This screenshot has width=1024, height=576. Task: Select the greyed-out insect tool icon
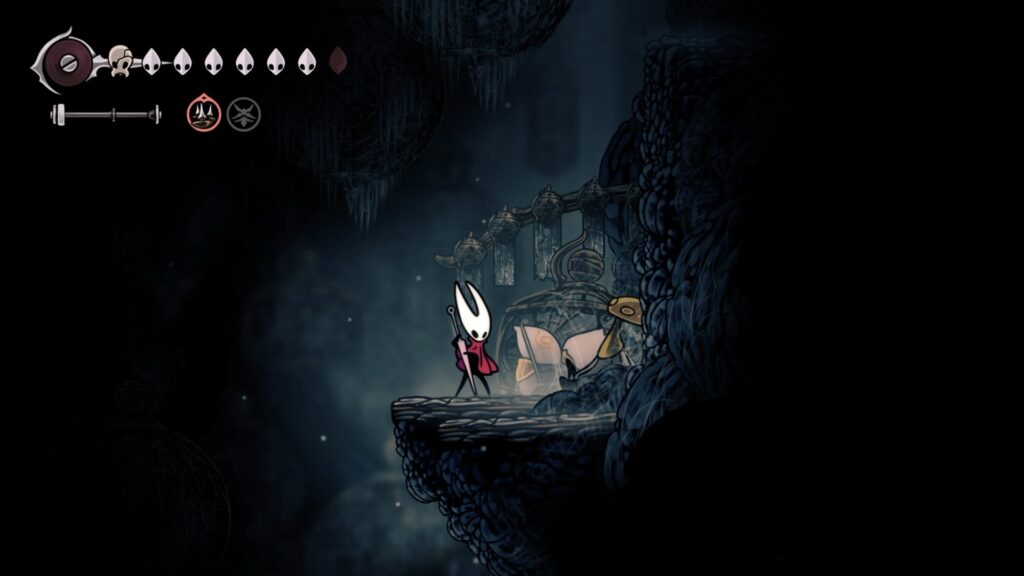point(243,114)
